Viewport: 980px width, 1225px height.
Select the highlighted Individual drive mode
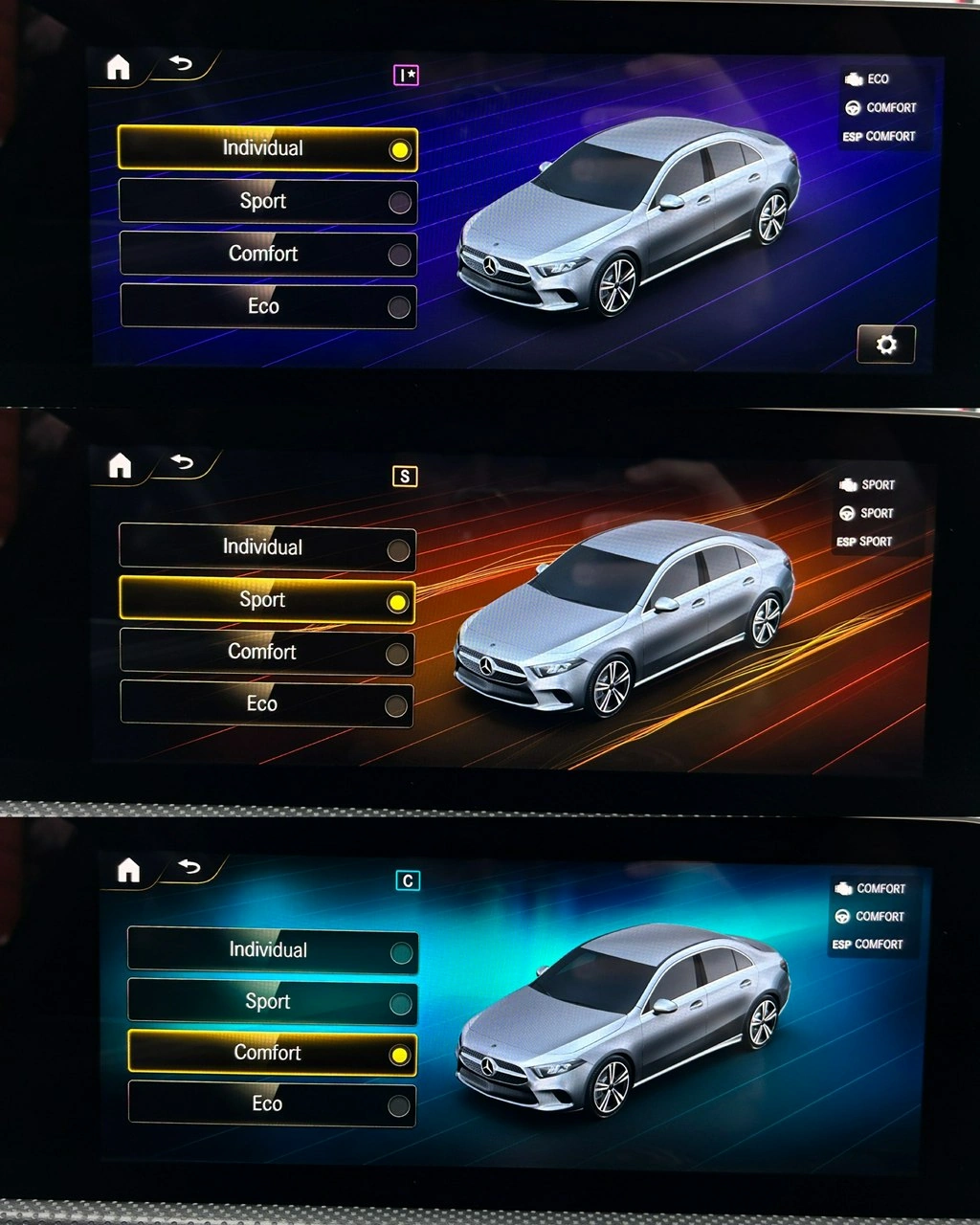268,148
